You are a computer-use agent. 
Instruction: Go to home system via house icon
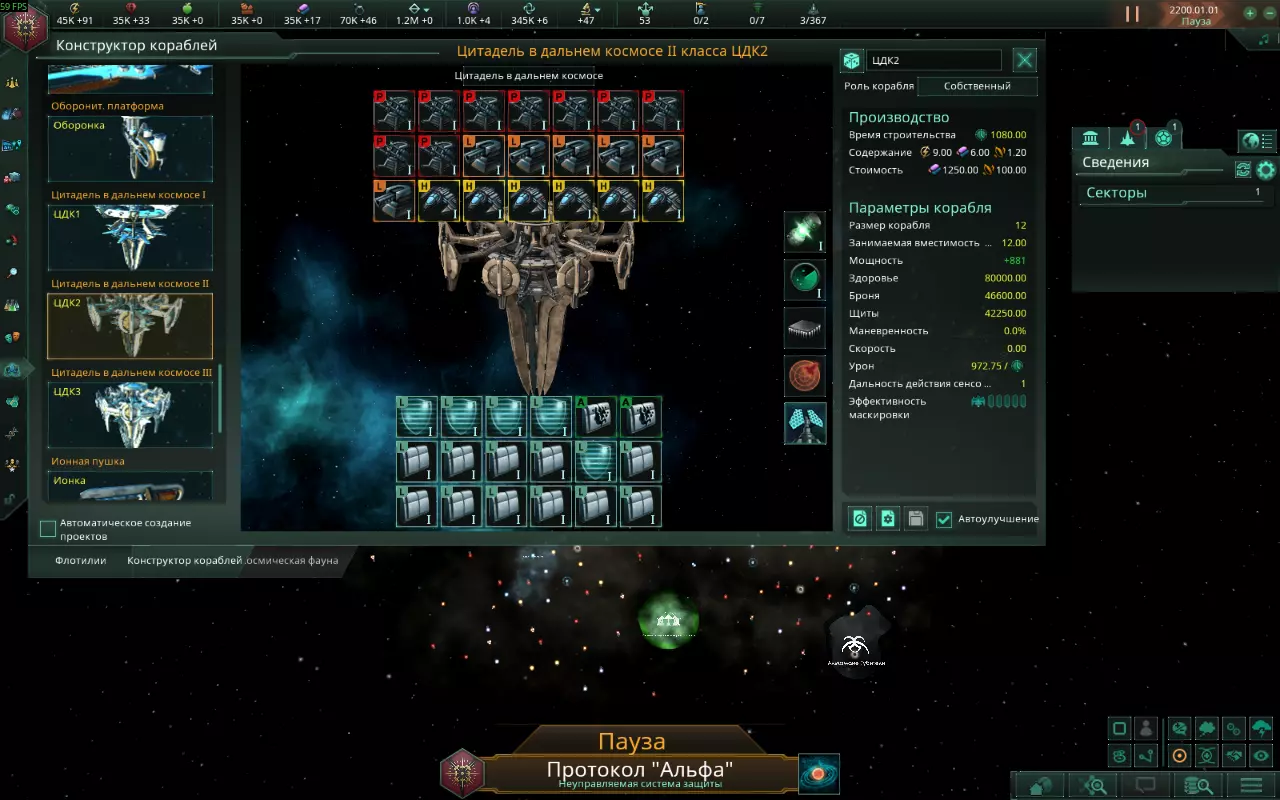1042,785
